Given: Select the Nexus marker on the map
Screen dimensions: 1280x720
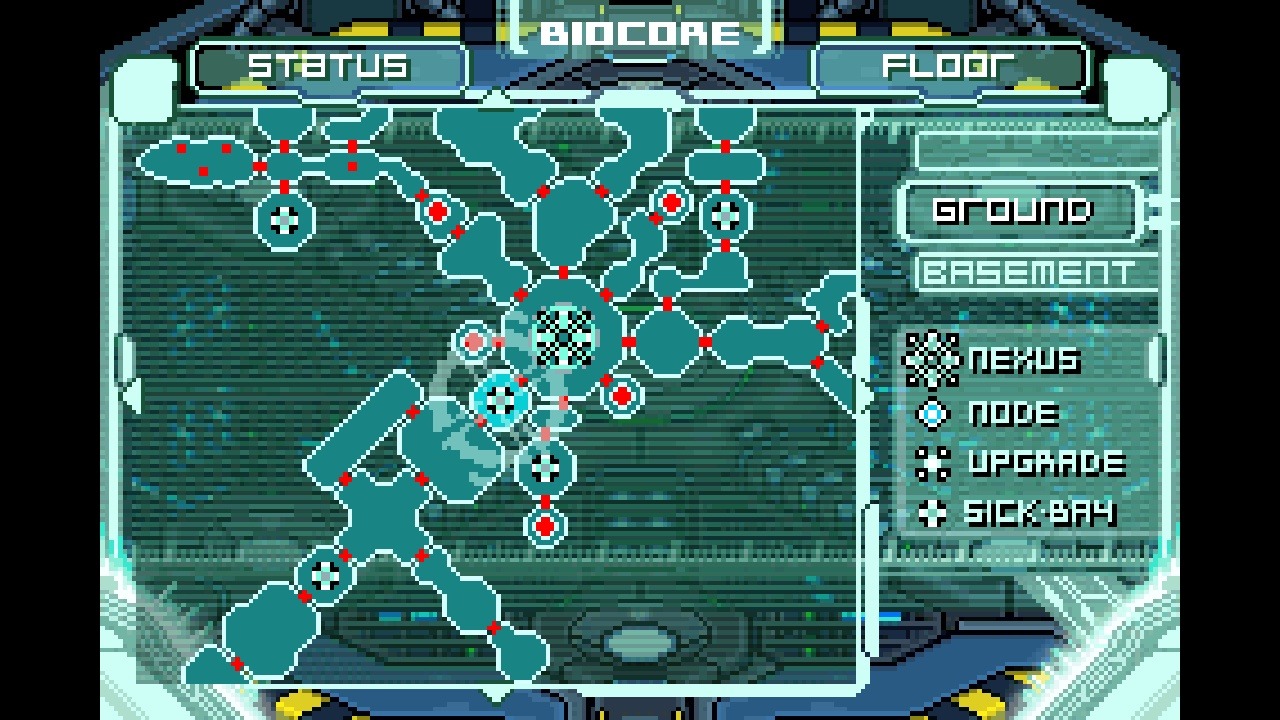Looking at the screenshot, I should coord(564,335).
